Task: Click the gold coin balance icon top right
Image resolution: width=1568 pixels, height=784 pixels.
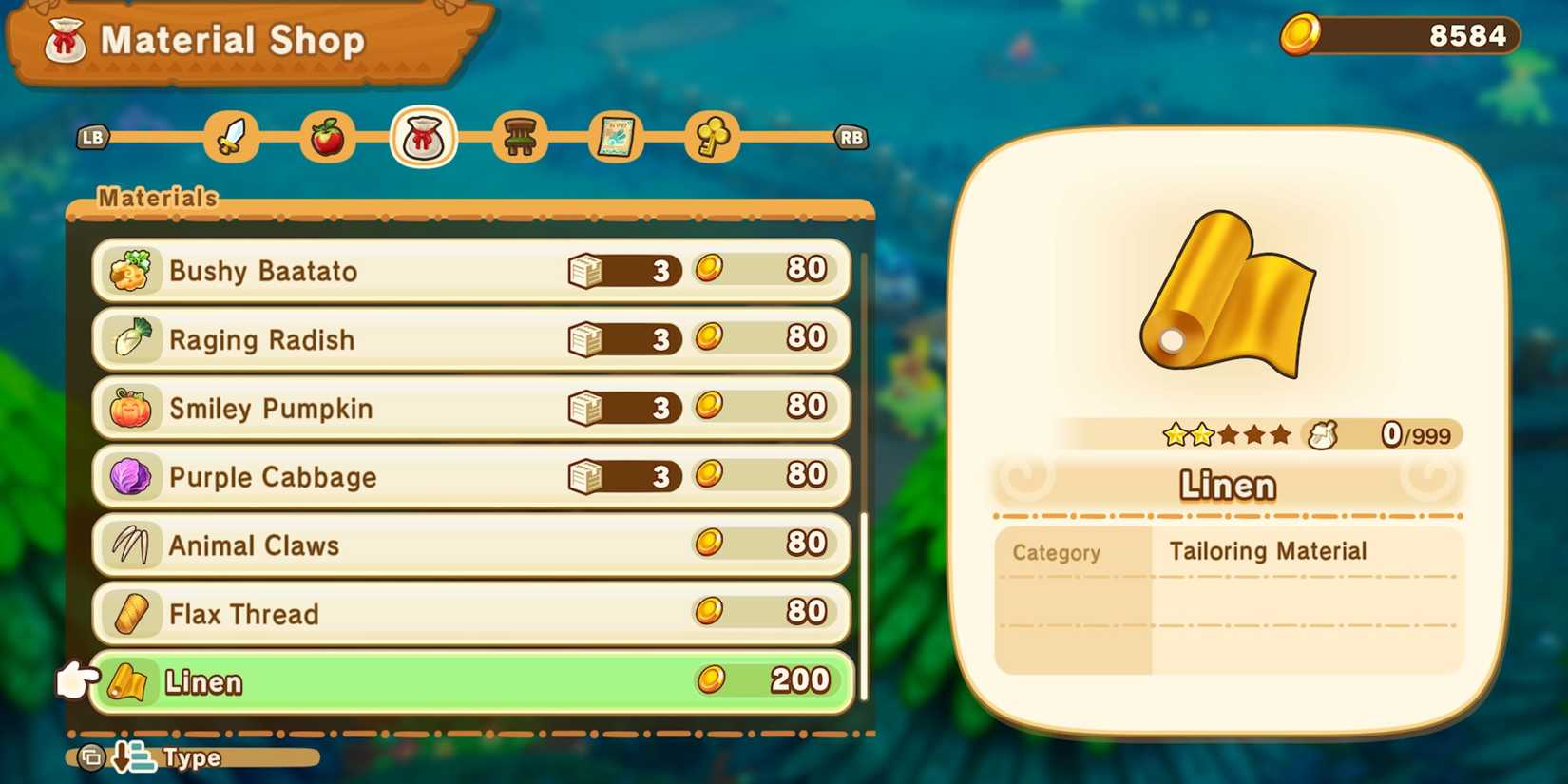Action: pos(1300,36)
